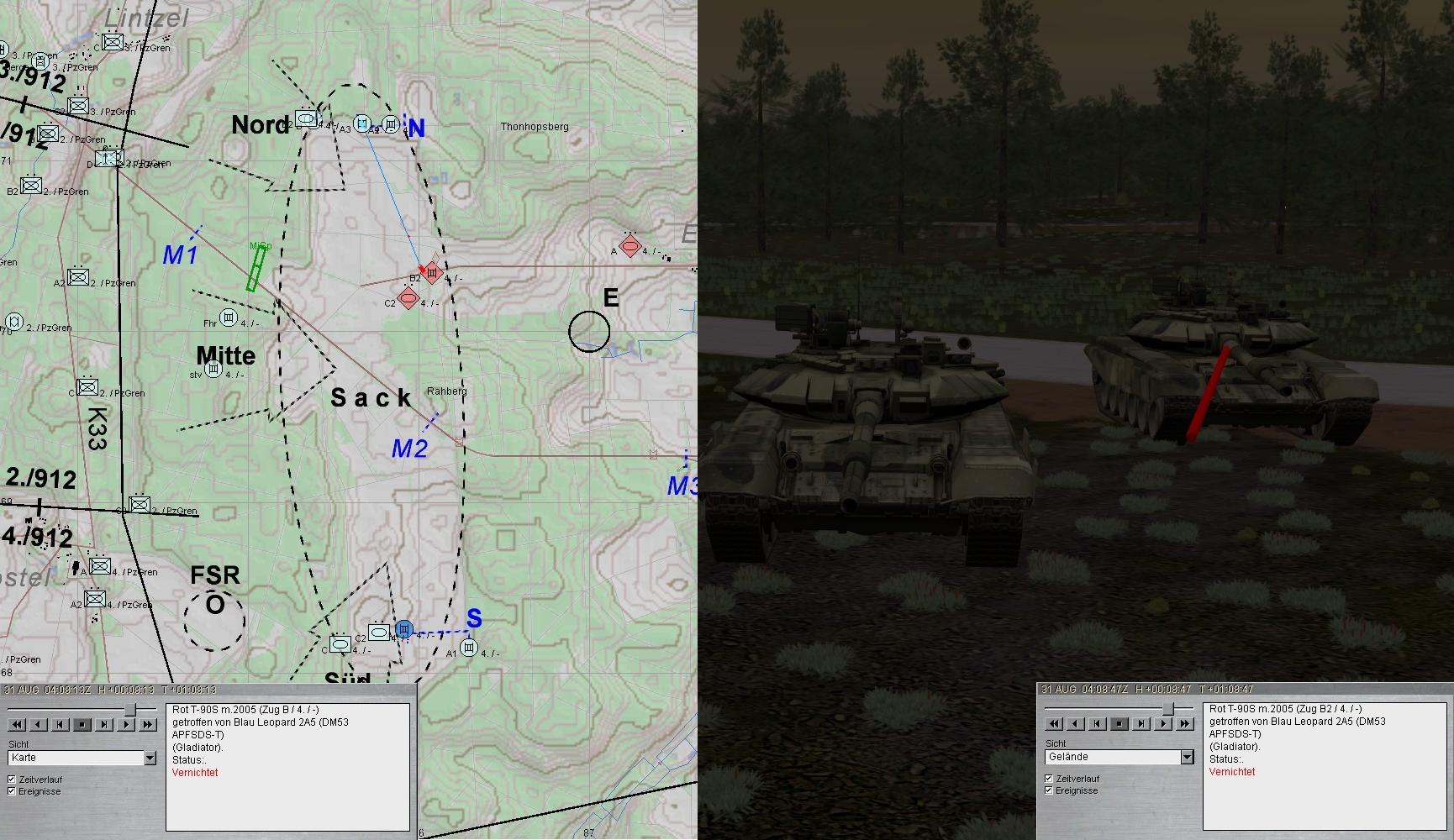1454x840 pixels.
Task: Toggle Zeitverlauf checkbox in the Karte panel
Action: pyautogui.click(x=12, y=780)
